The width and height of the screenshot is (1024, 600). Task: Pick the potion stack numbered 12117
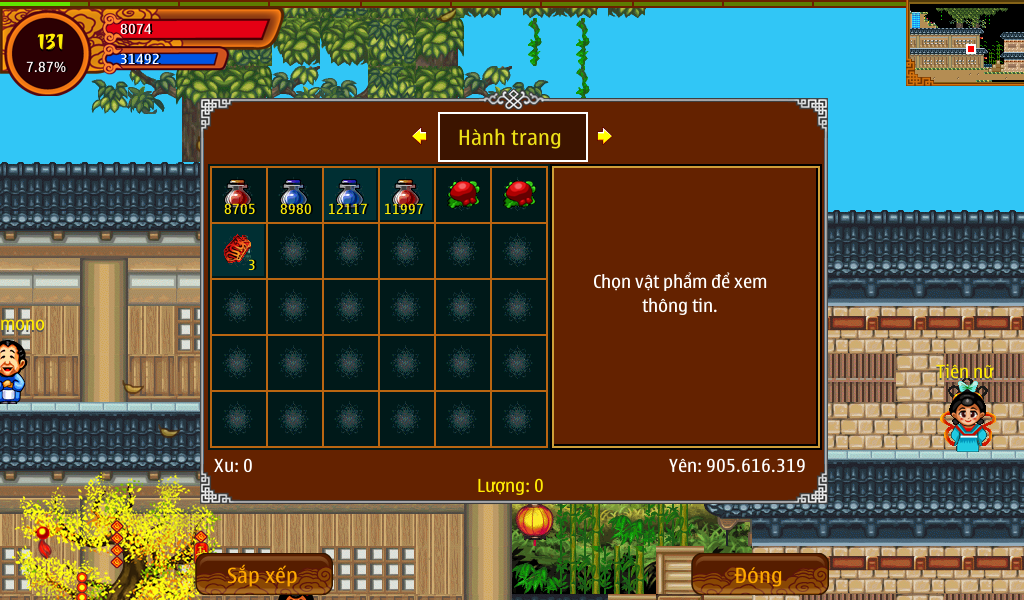click(351, 195)
